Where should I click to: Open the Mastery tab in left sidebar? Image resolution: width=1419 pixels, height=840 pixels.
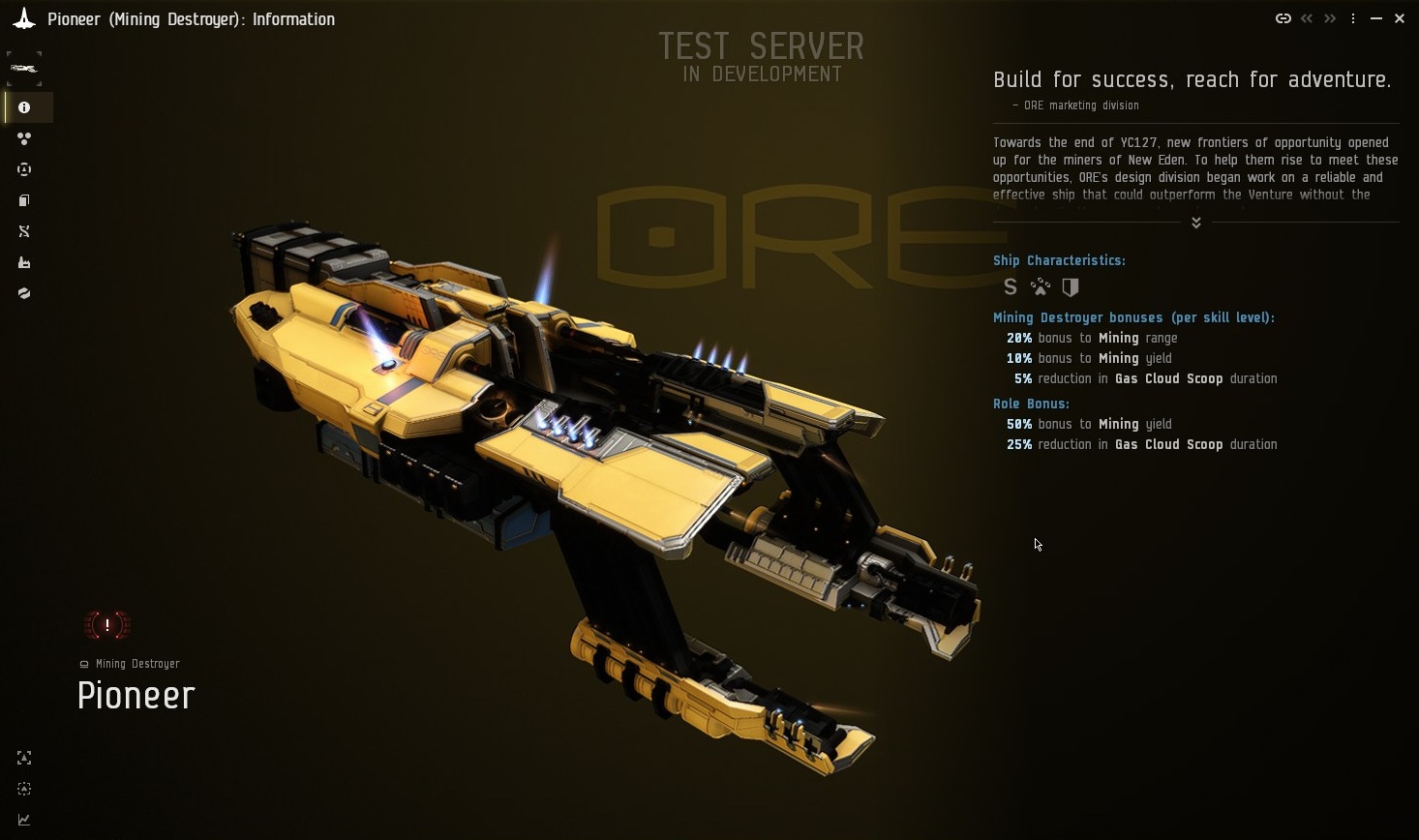coord(23,169)
